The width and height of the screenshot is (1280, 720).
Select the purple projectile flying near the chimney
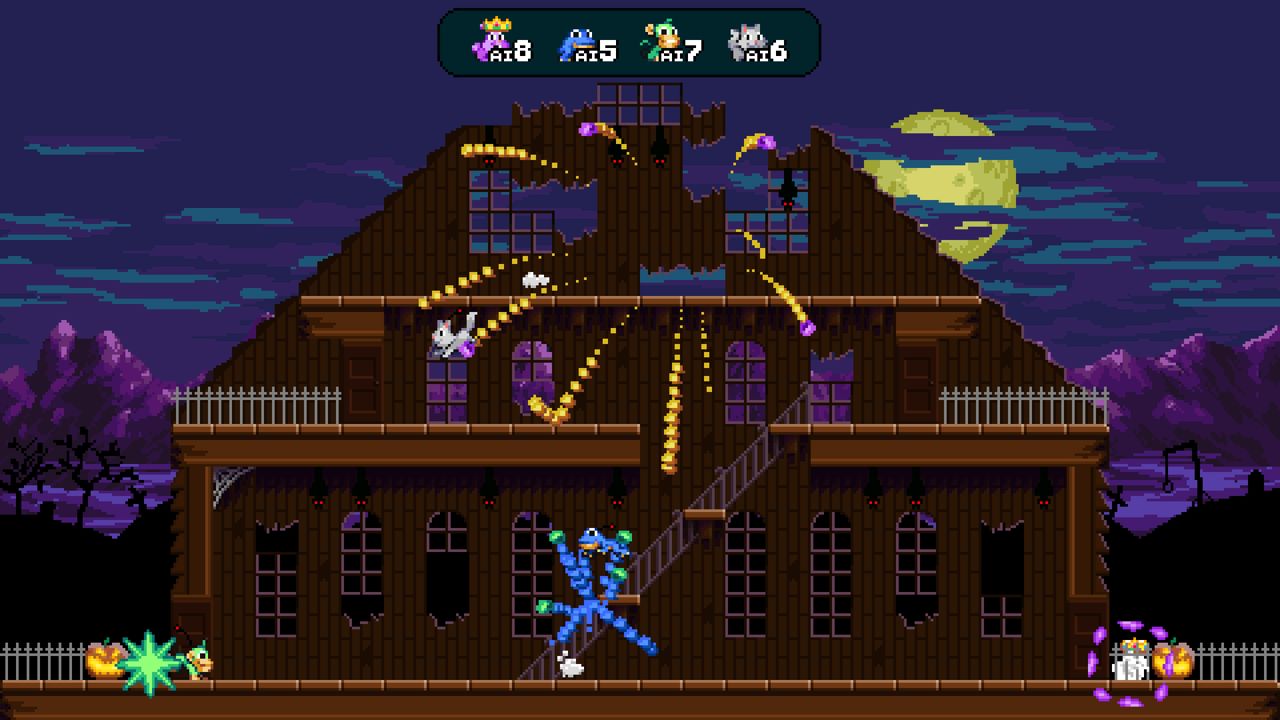coord(585,130)
